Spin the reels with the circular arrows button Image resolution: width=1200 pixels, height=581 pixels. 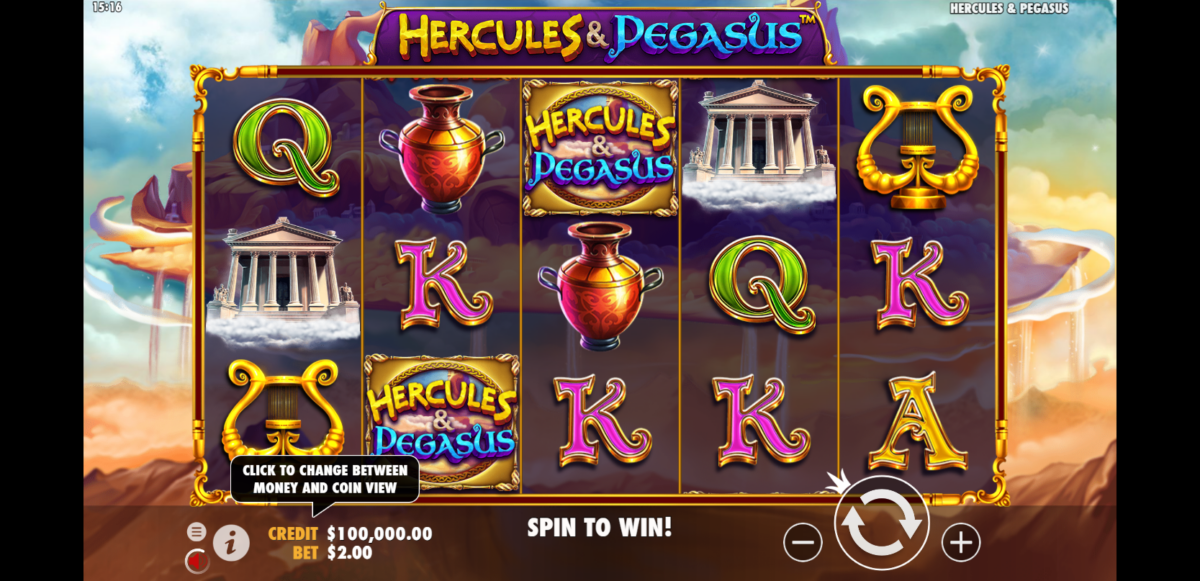[x=882, y=523]
